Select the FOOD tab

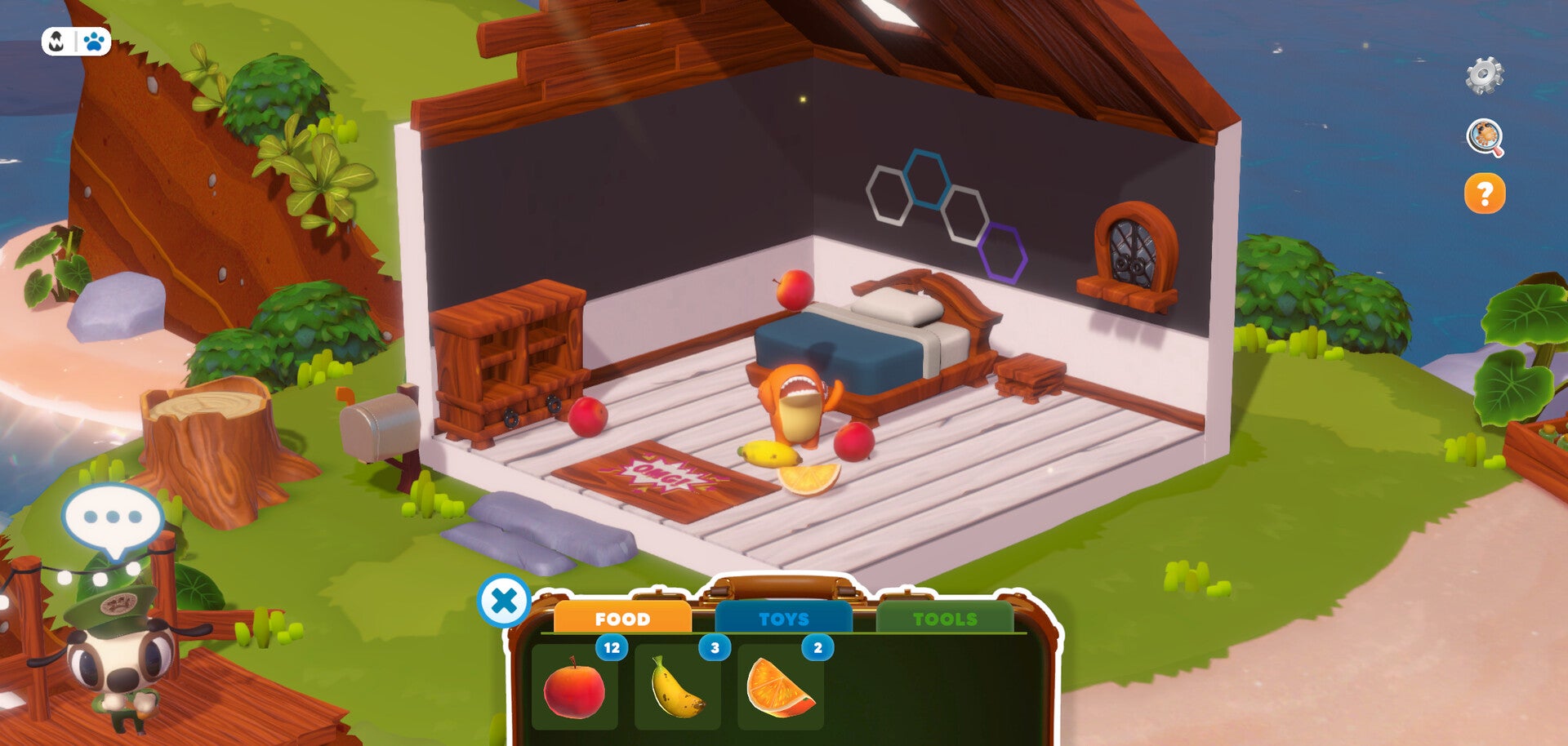coord(624,619)
